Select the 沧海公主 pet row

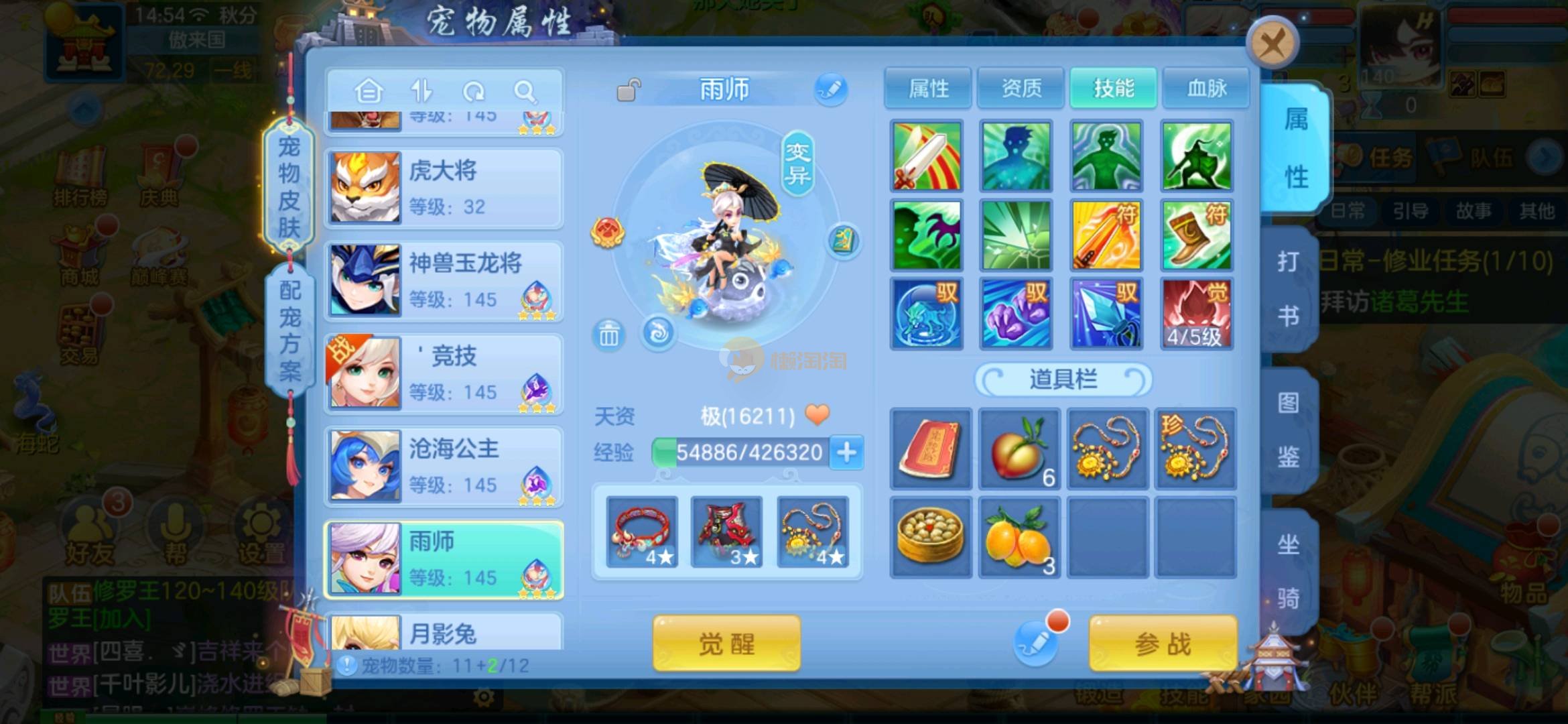(x=444, y=466)
